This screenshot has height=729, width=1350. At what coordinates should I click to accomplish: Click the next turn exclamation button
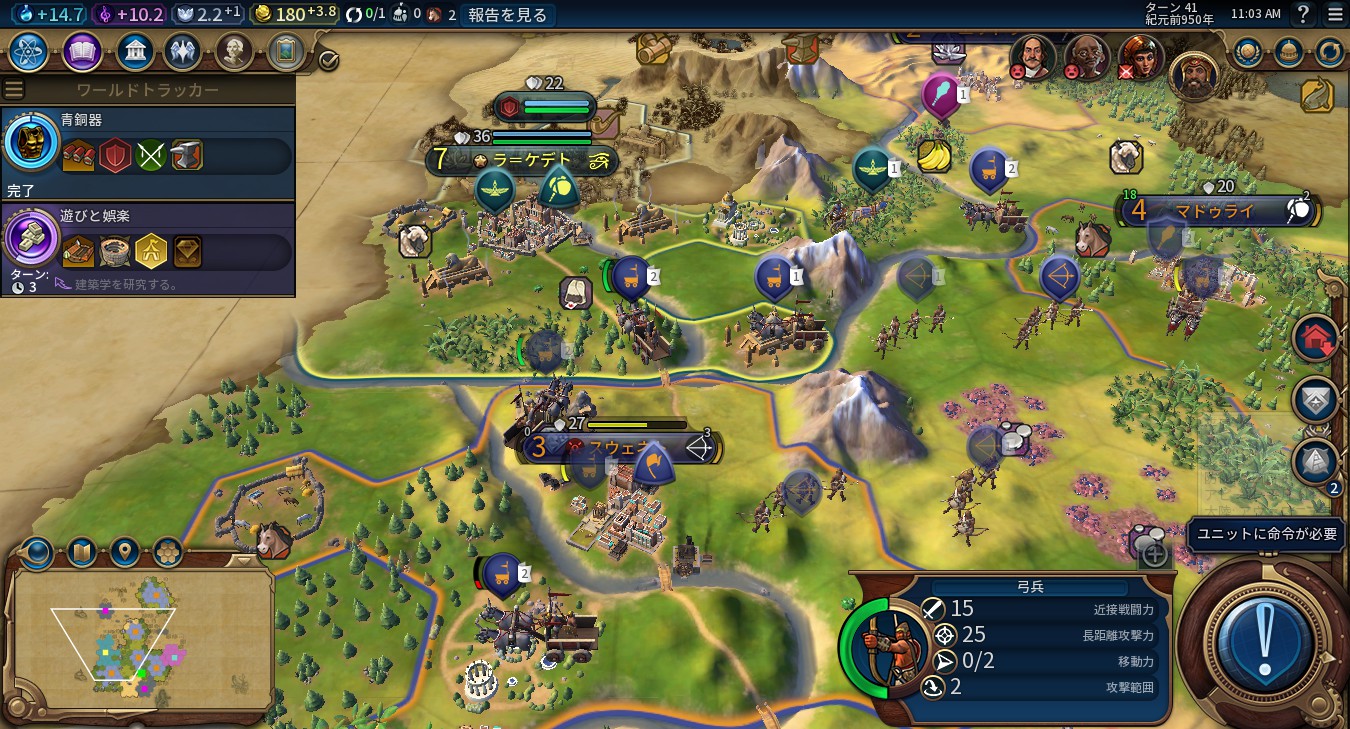tap(1264, 642)
